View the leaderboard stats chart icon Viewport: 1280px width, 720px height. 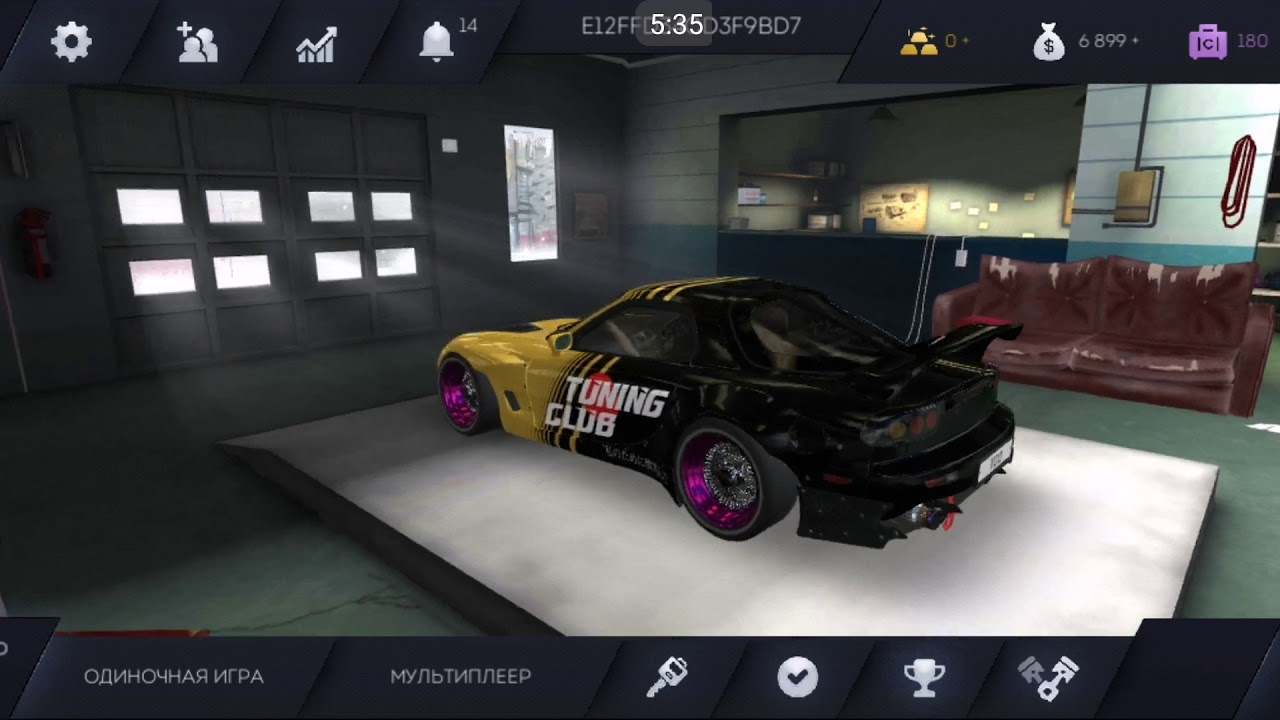pyautogui.click(x=318, y=41)
